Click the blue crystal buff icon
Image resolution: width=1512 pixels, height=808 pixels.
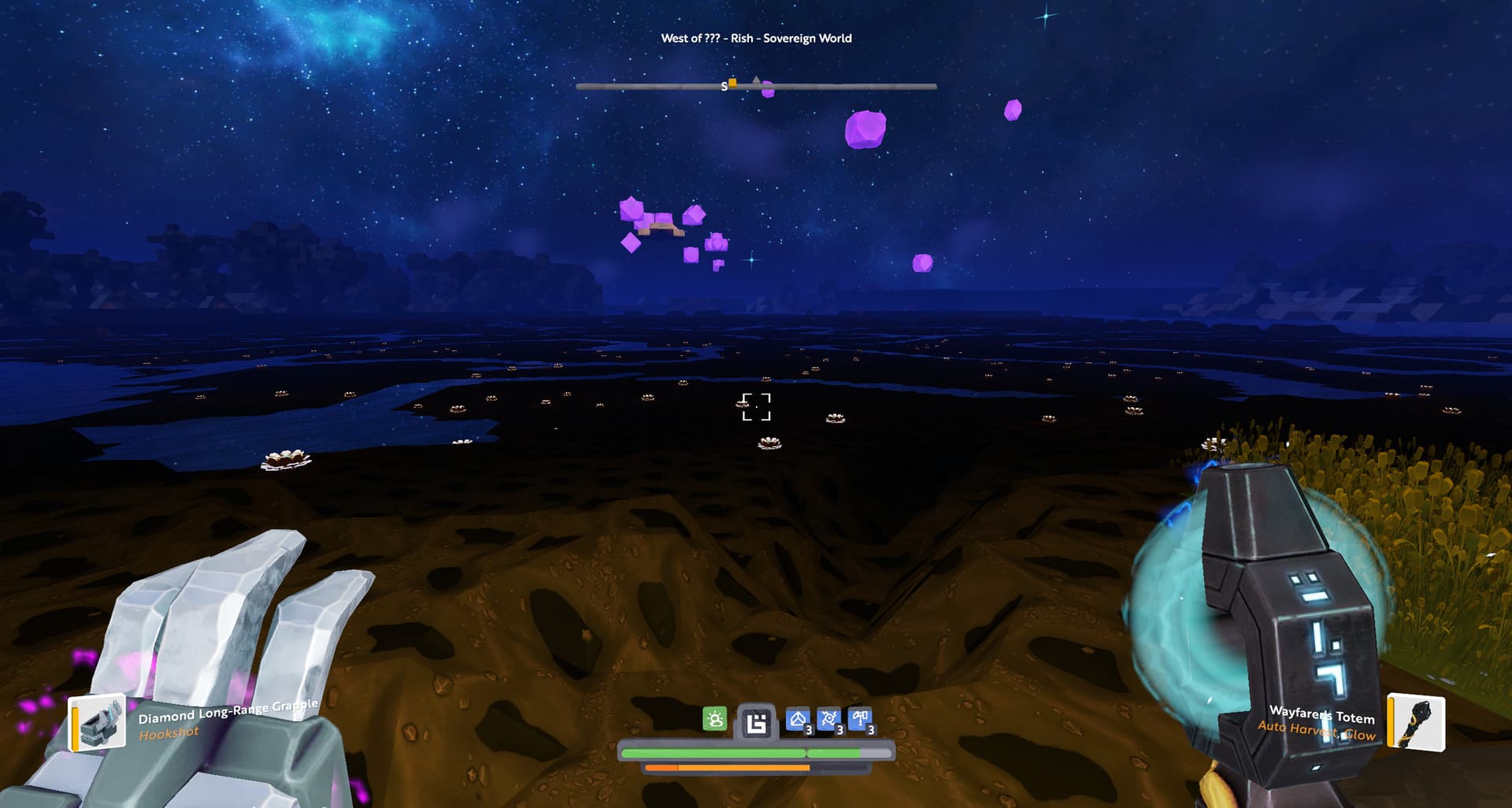798,720
